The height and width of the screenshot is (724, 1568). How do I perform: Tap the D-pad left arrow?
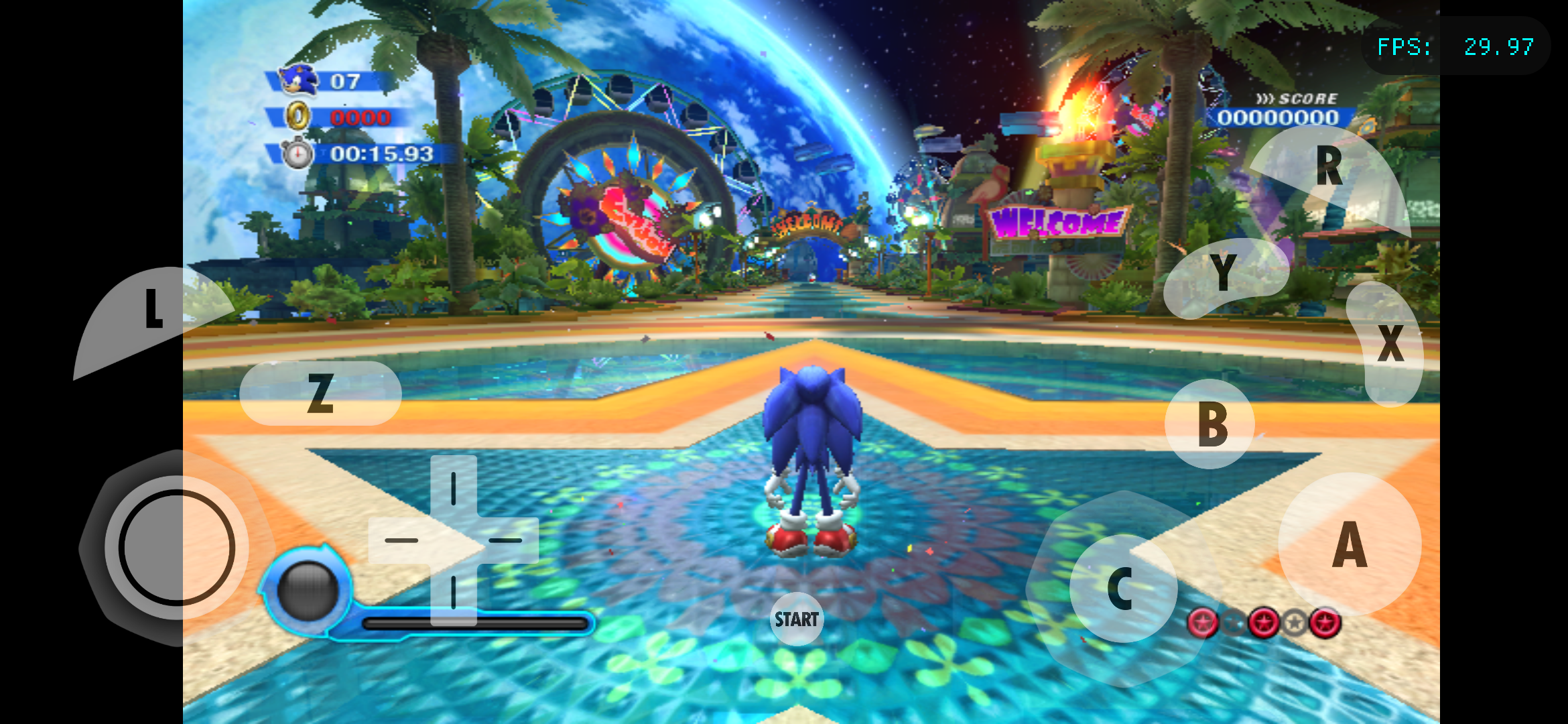401,540
